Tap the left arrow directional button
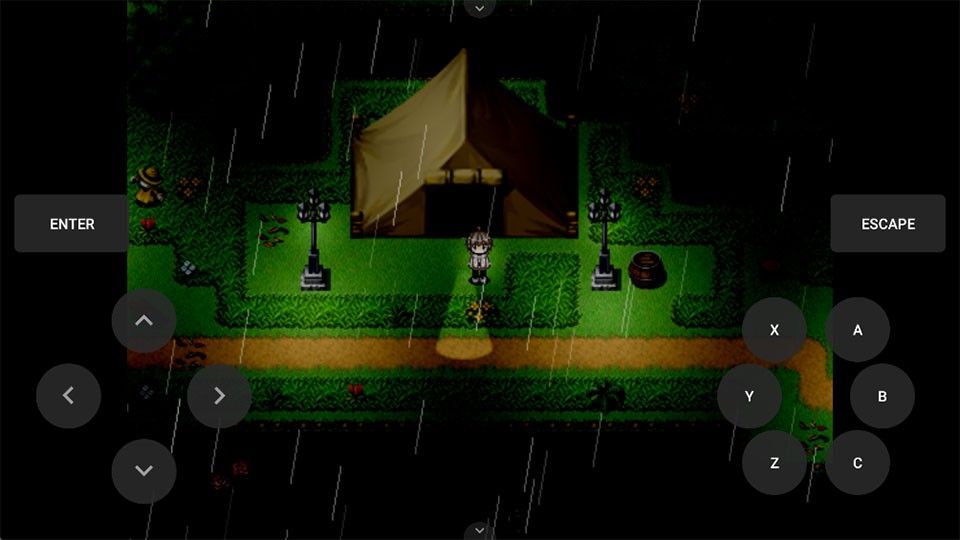The width and height of the screenshot is (960, 540). [x=69, y=396]
